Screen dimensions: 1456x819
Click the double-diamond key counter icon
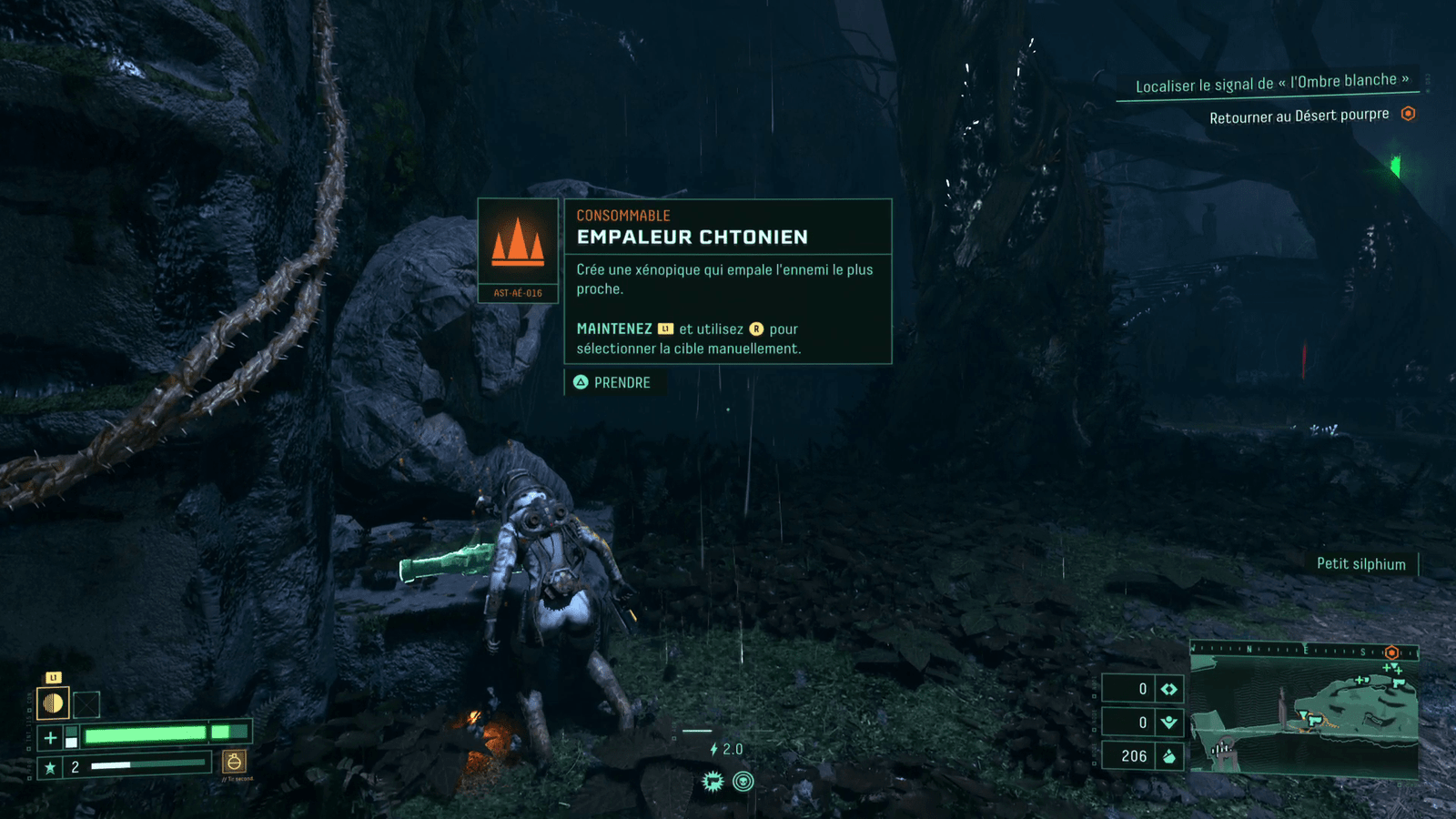(x=1169, y=689)
